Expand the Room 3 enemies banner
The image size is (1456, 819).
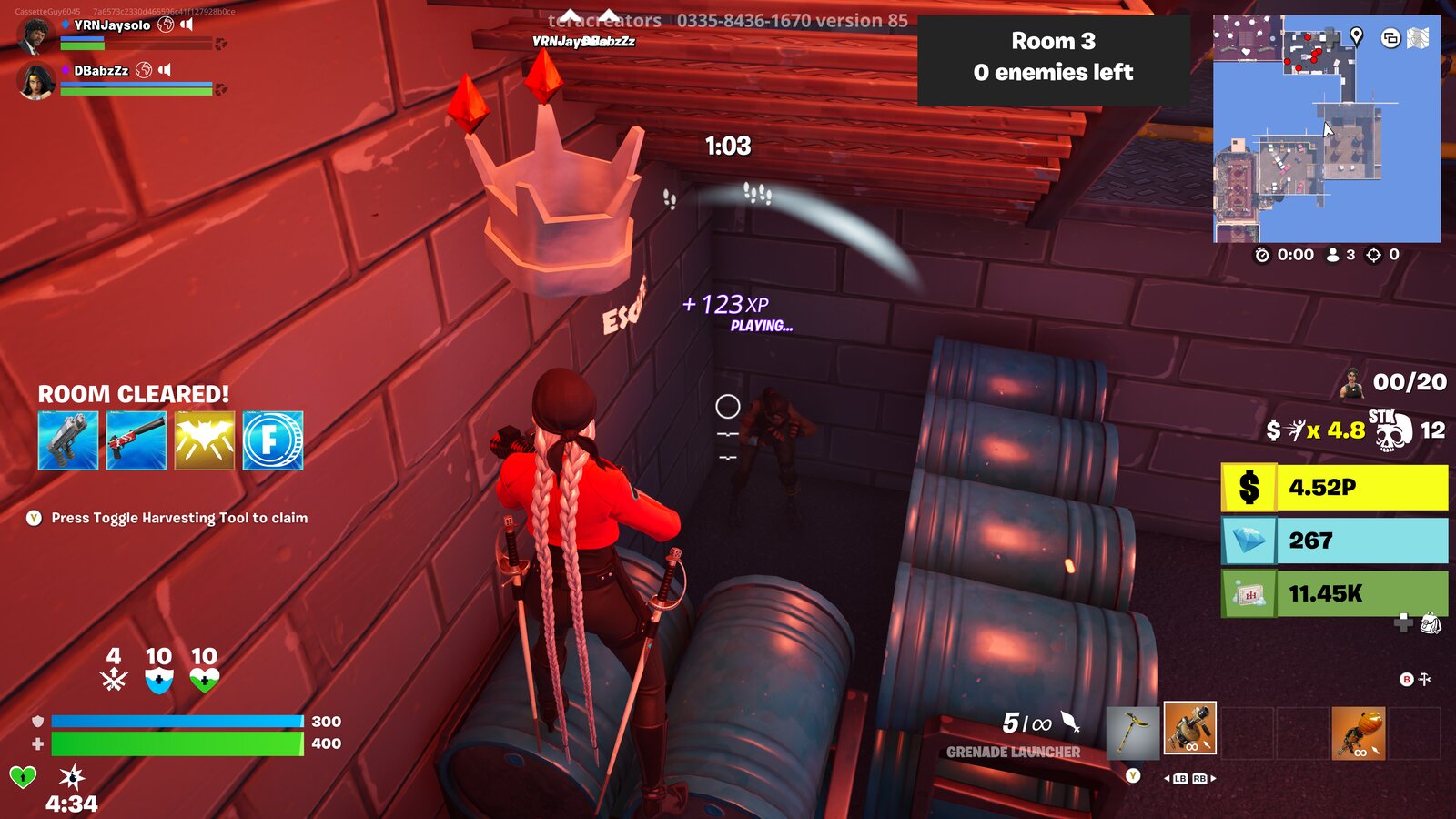(1055, 56)
